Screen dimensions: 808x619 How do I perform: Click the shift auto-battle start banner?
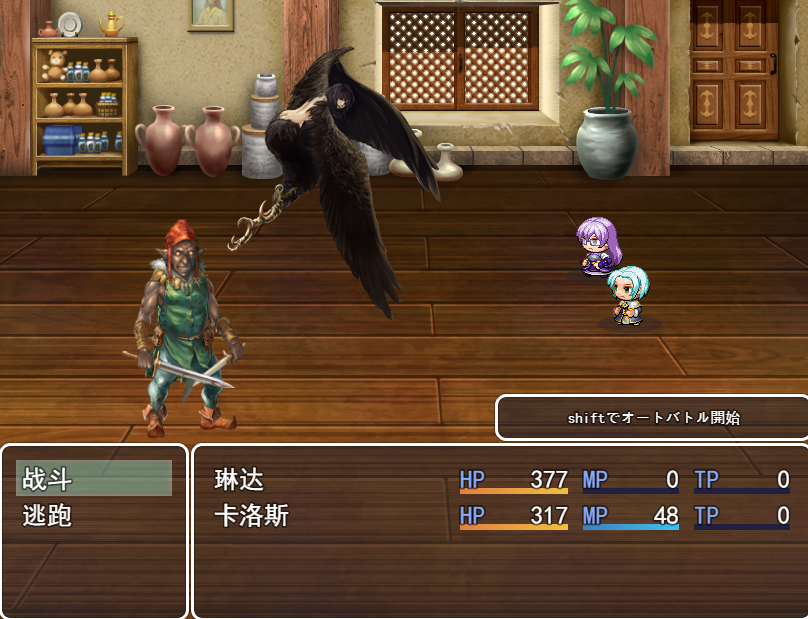[x=653, y=418]
